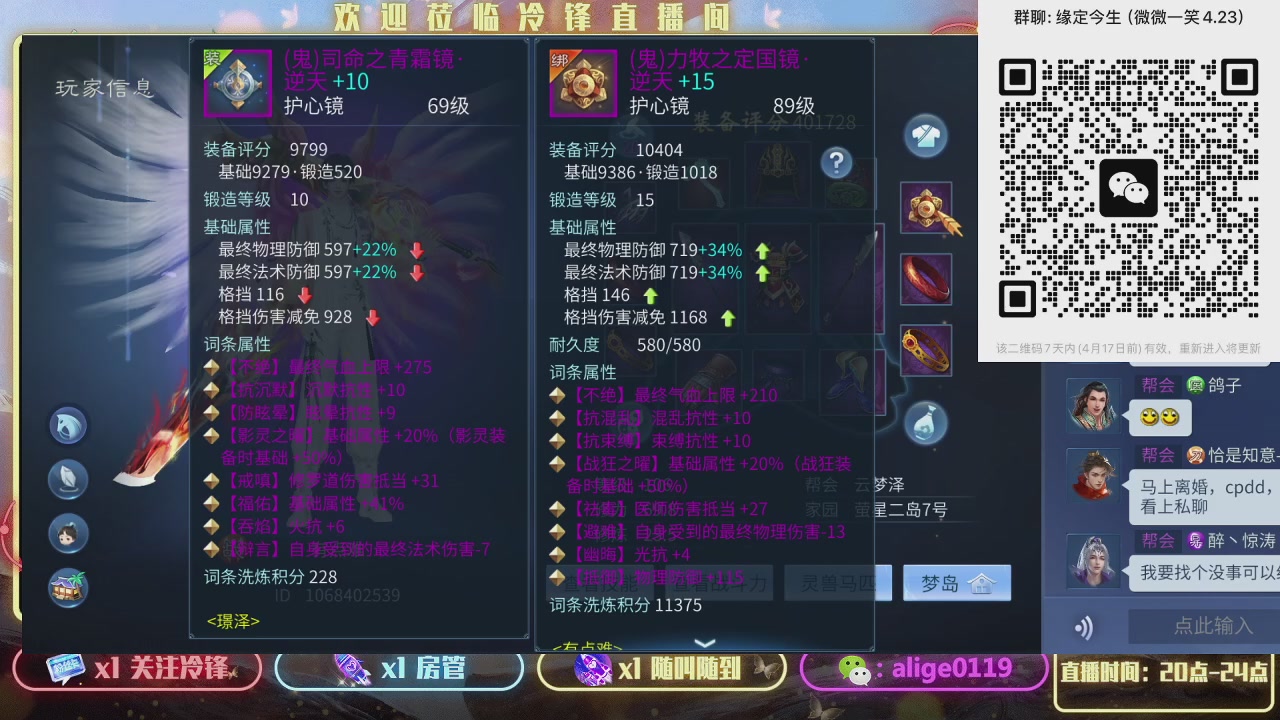
Task: Click the WeChat QR code image
Action: 1128,187
